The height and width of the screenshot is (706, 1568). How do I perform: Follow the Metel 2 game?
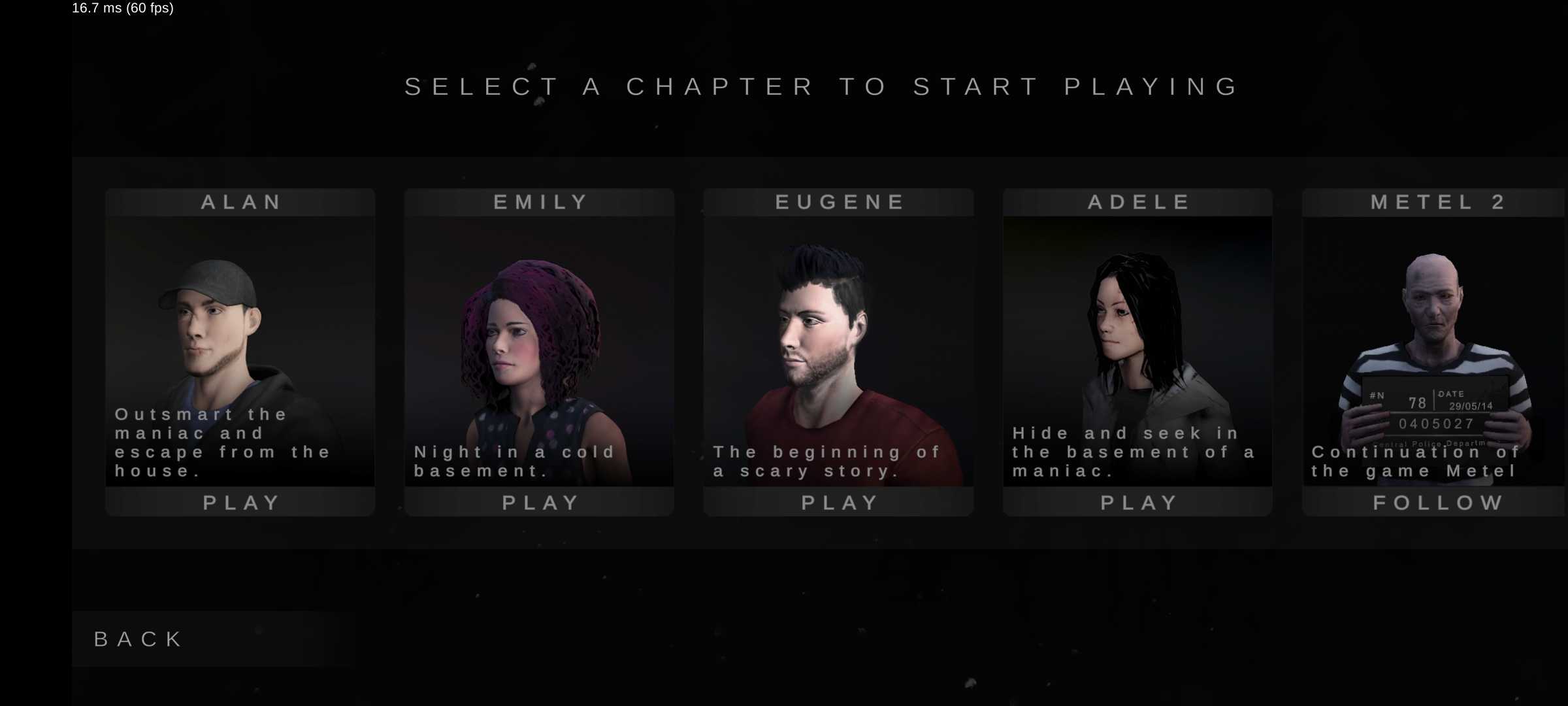[1436, 502]
